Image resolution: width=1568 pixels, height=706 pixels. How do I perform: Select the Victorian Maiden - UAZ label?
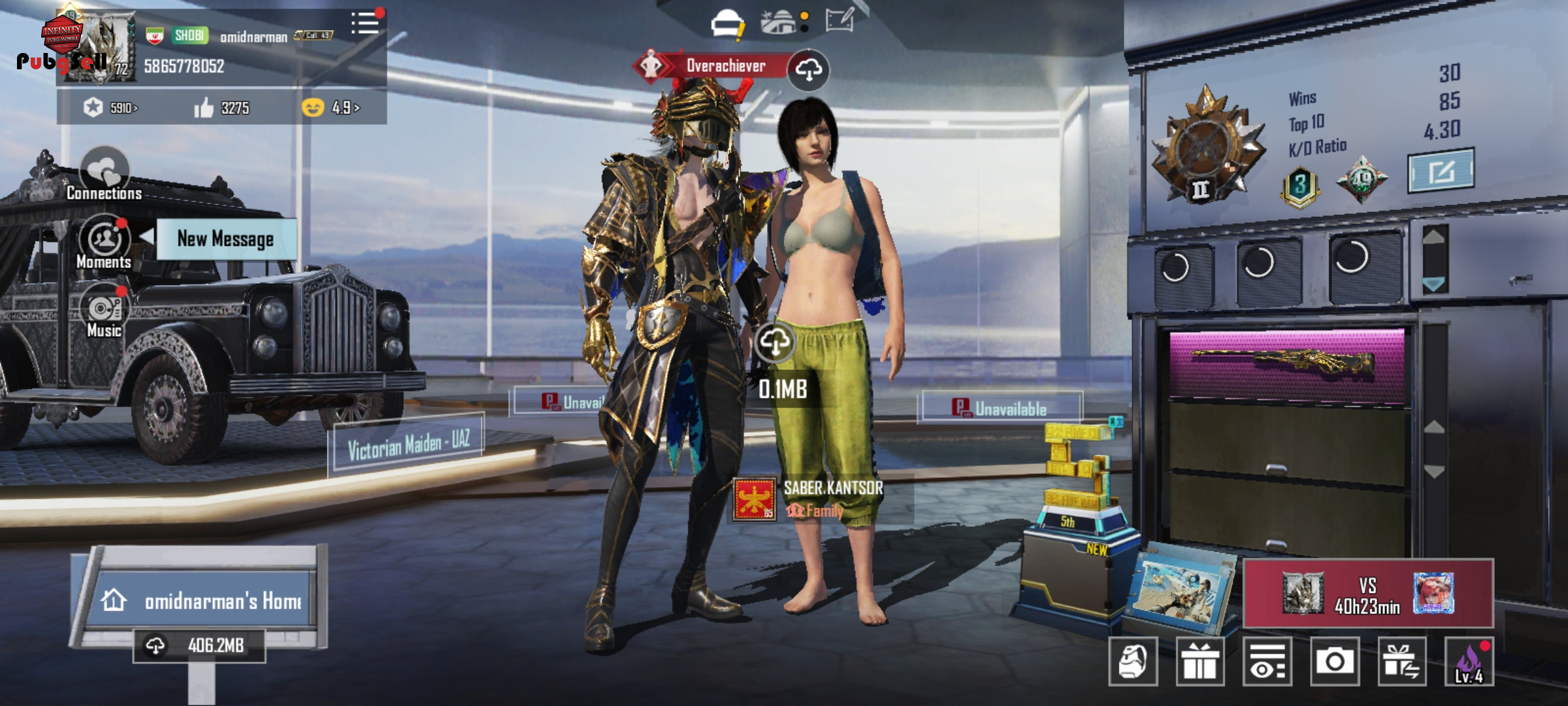(408, 444)
